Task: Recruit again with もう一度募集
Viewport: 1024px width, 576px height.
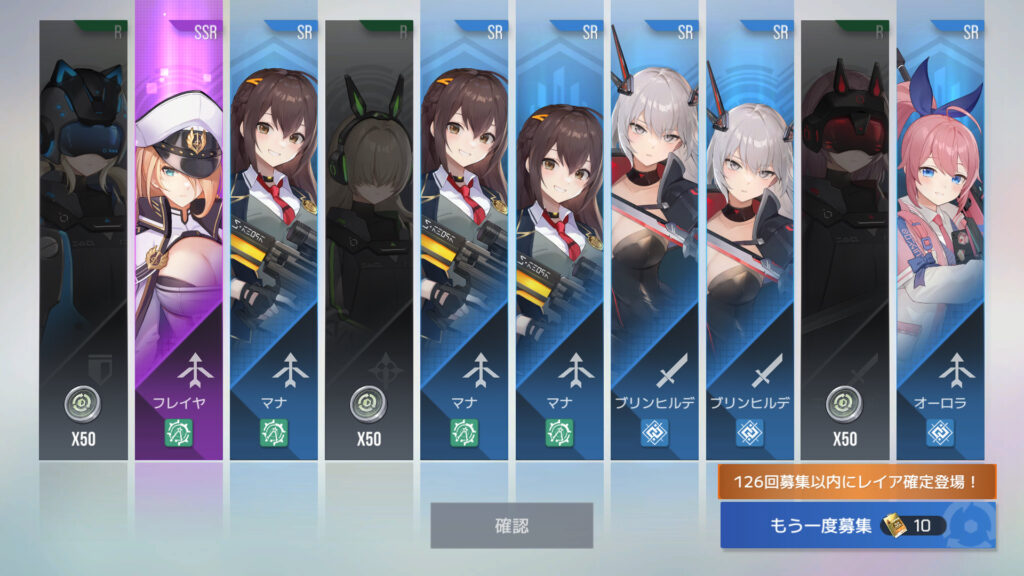Action: point(857,525)
